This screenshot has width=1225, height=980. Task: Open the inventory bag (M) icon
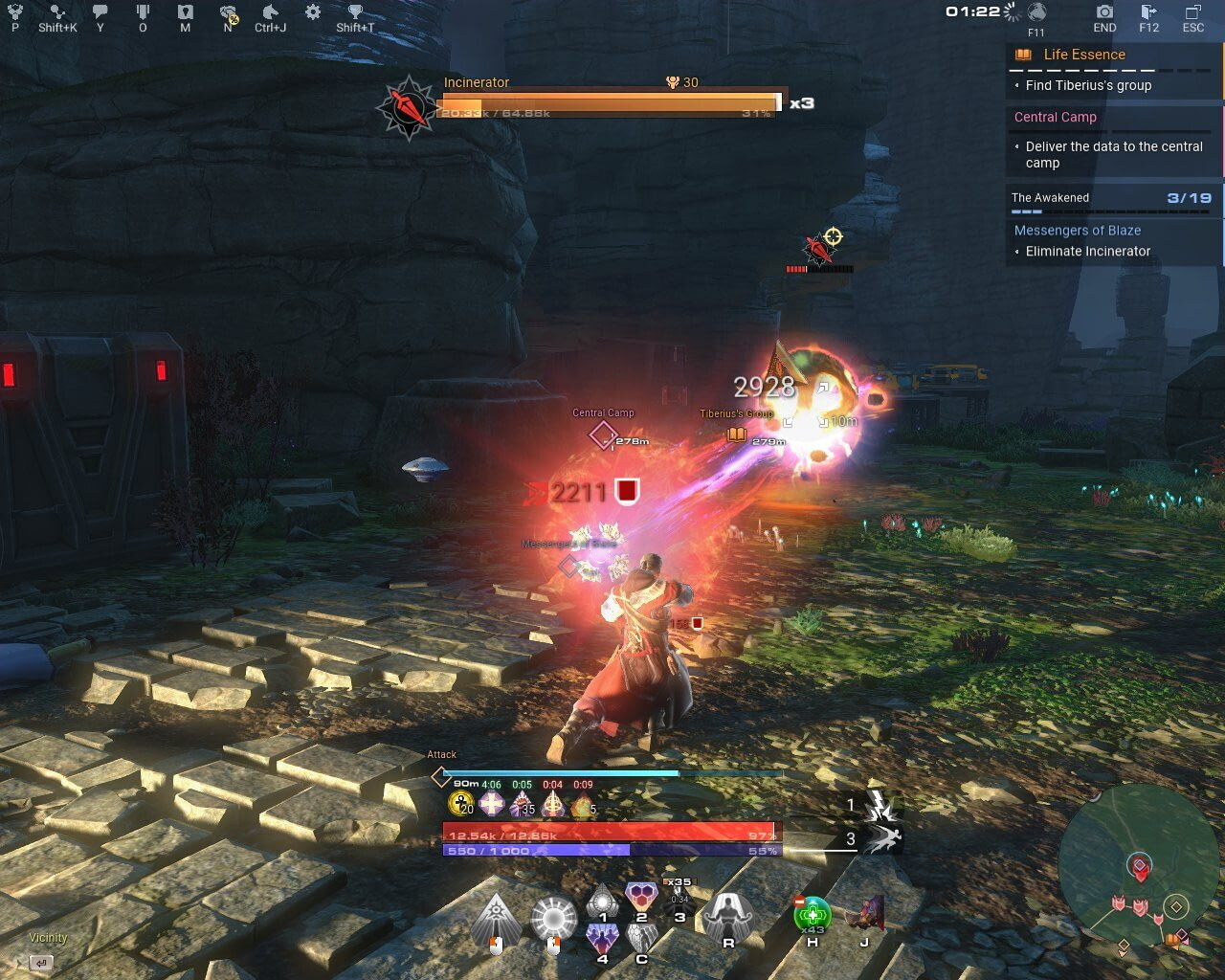[184, 13]
